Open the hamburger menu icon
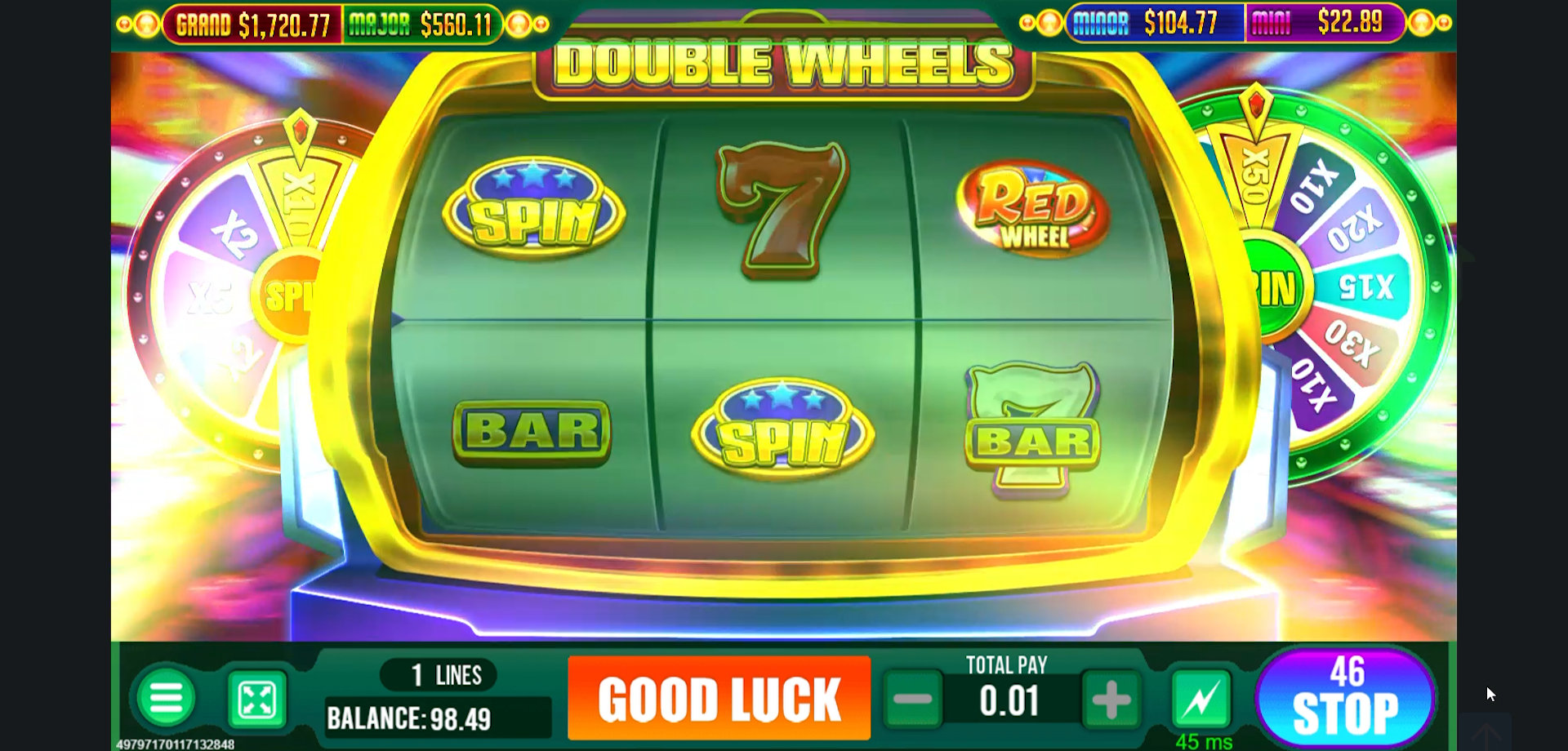This screenshot has height=751, width=1568. 165,698
